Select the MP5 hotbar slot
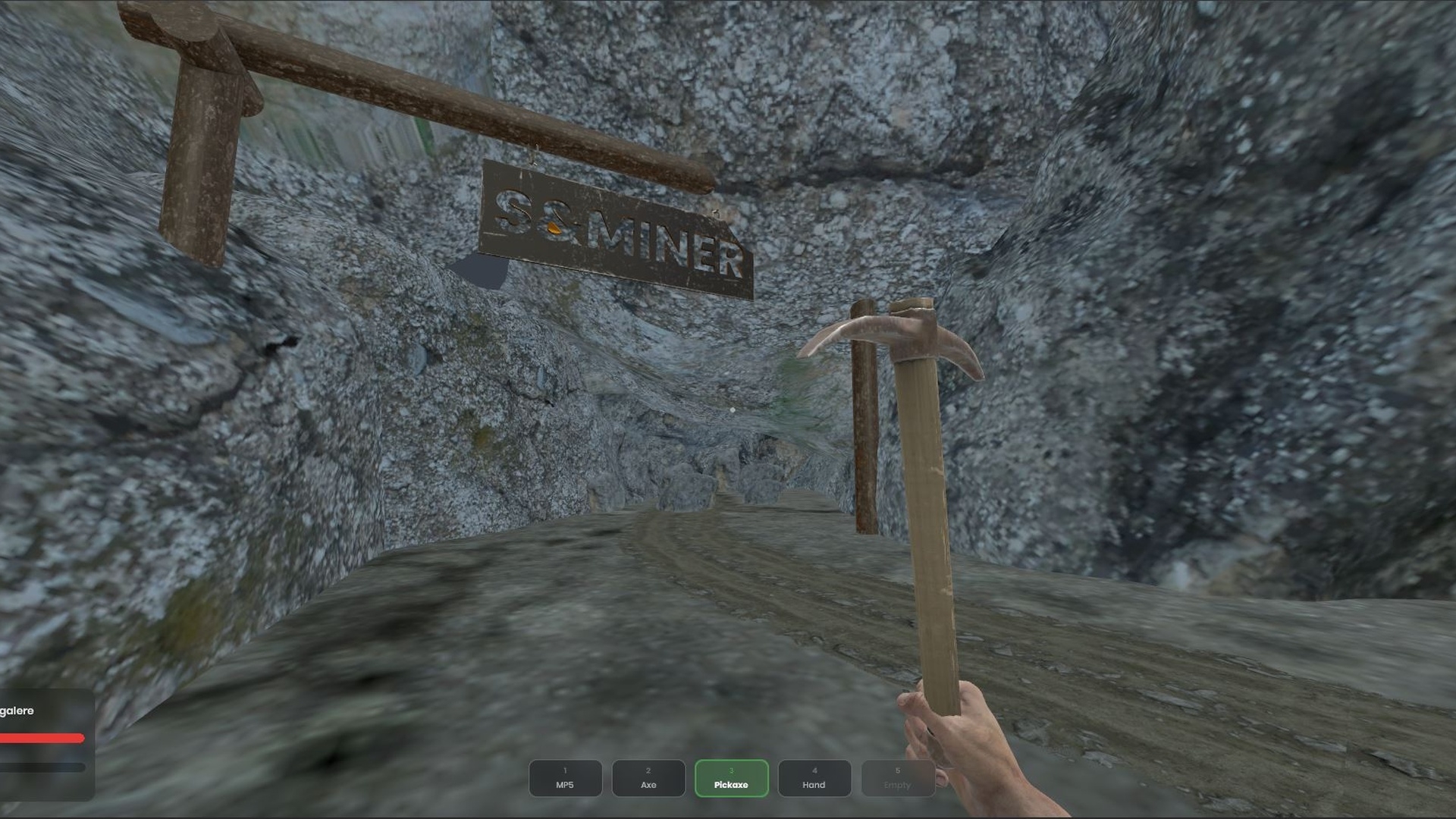Screen dimensions: 1456x819 (565, 778)
